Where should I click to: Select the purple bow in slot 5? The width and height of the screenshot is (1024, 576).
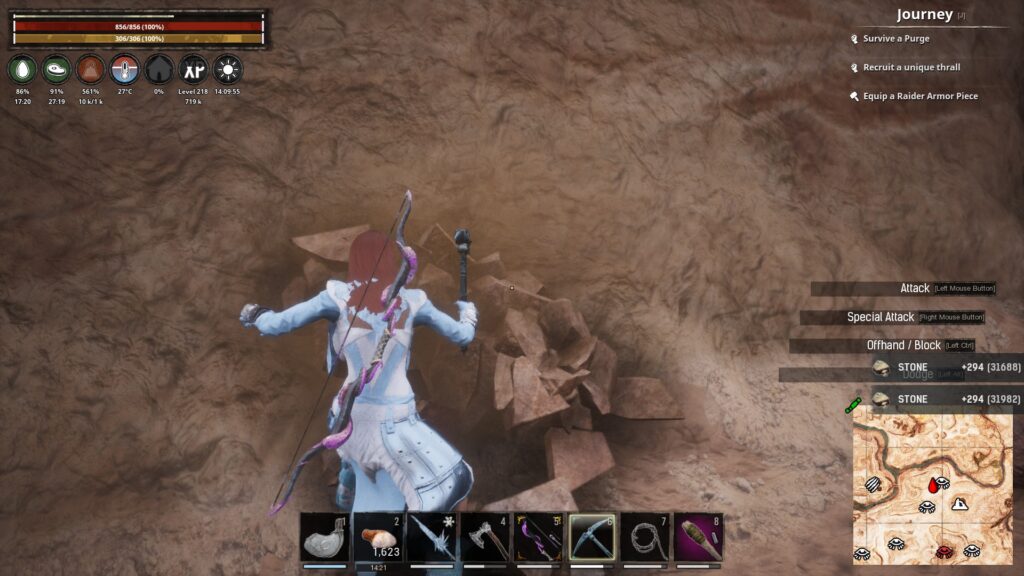tap(539, 538)
